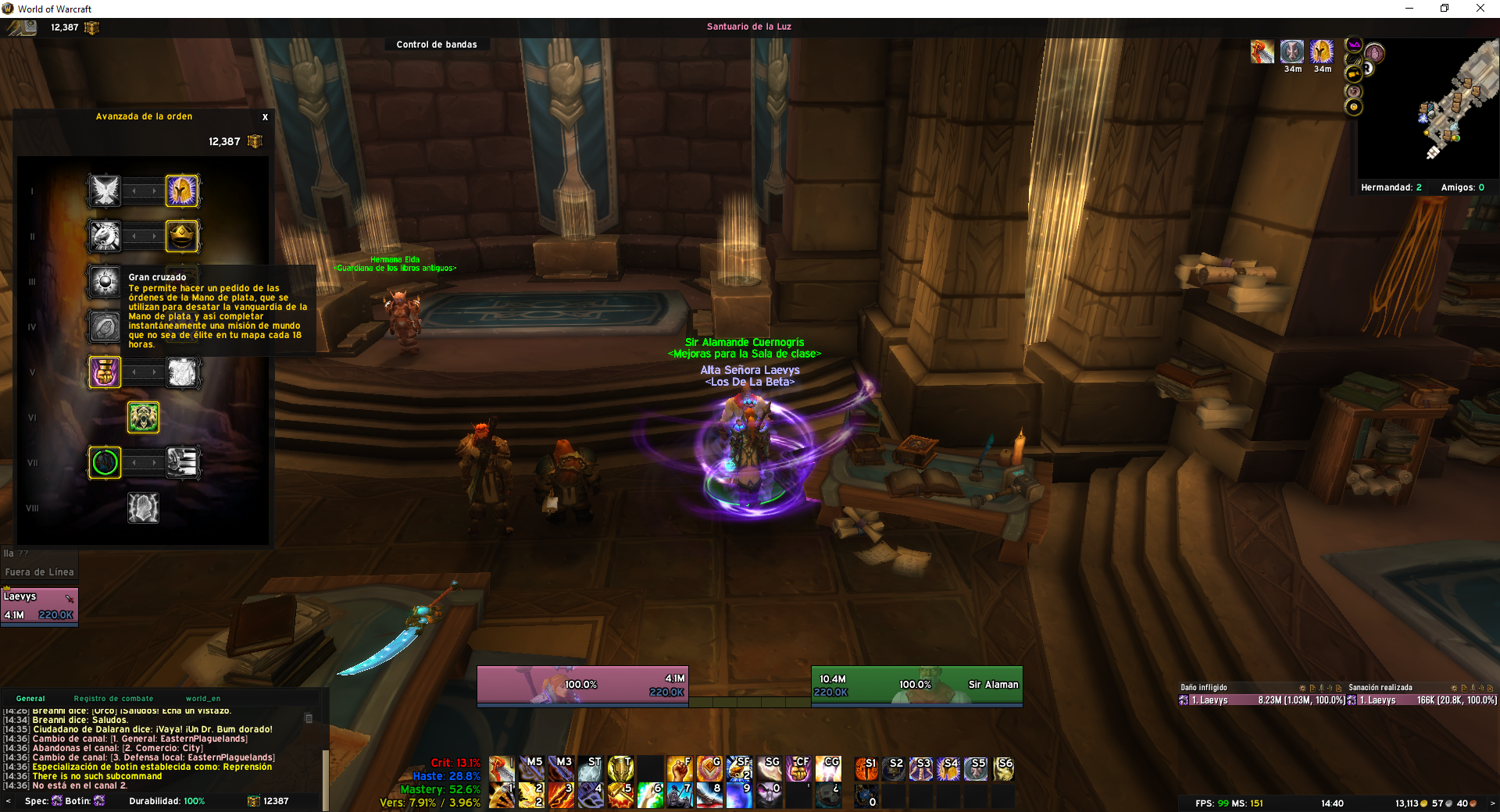
Task: Switch to the Registro de combate chat tab
Action: (113, 699)
